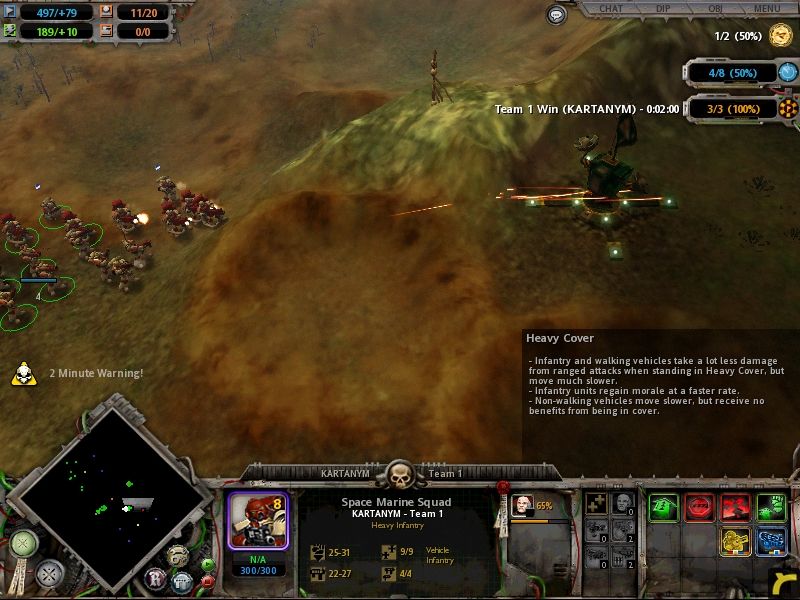Select the sergeant portrait showing 65%

[522, 506]
